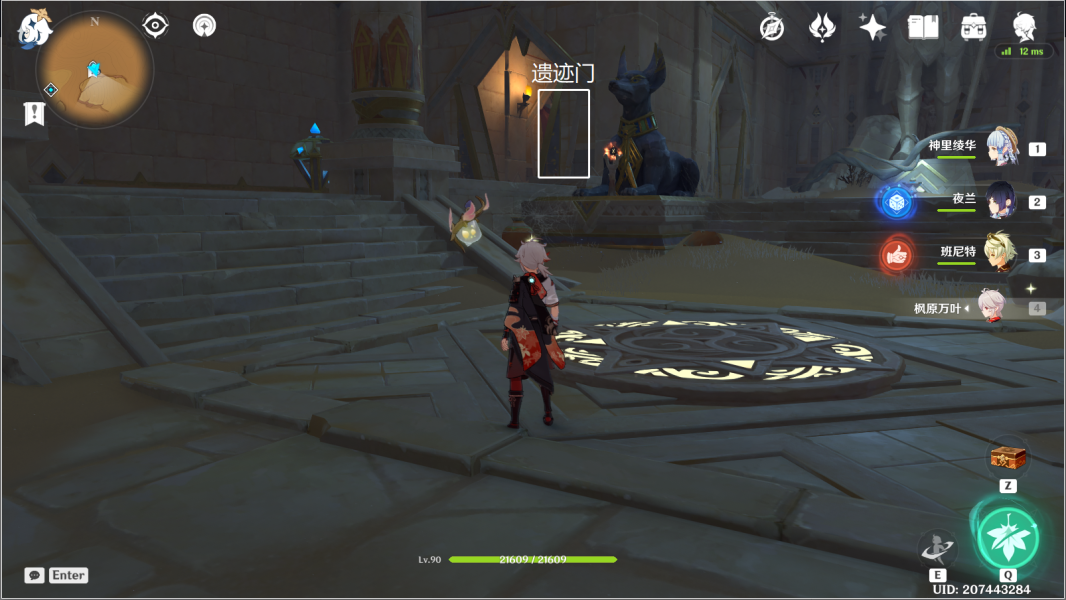Viewport: 1066px width, 600px height.
Task: Select 枫原万叶 in the party list
Action: pos(991,307)
